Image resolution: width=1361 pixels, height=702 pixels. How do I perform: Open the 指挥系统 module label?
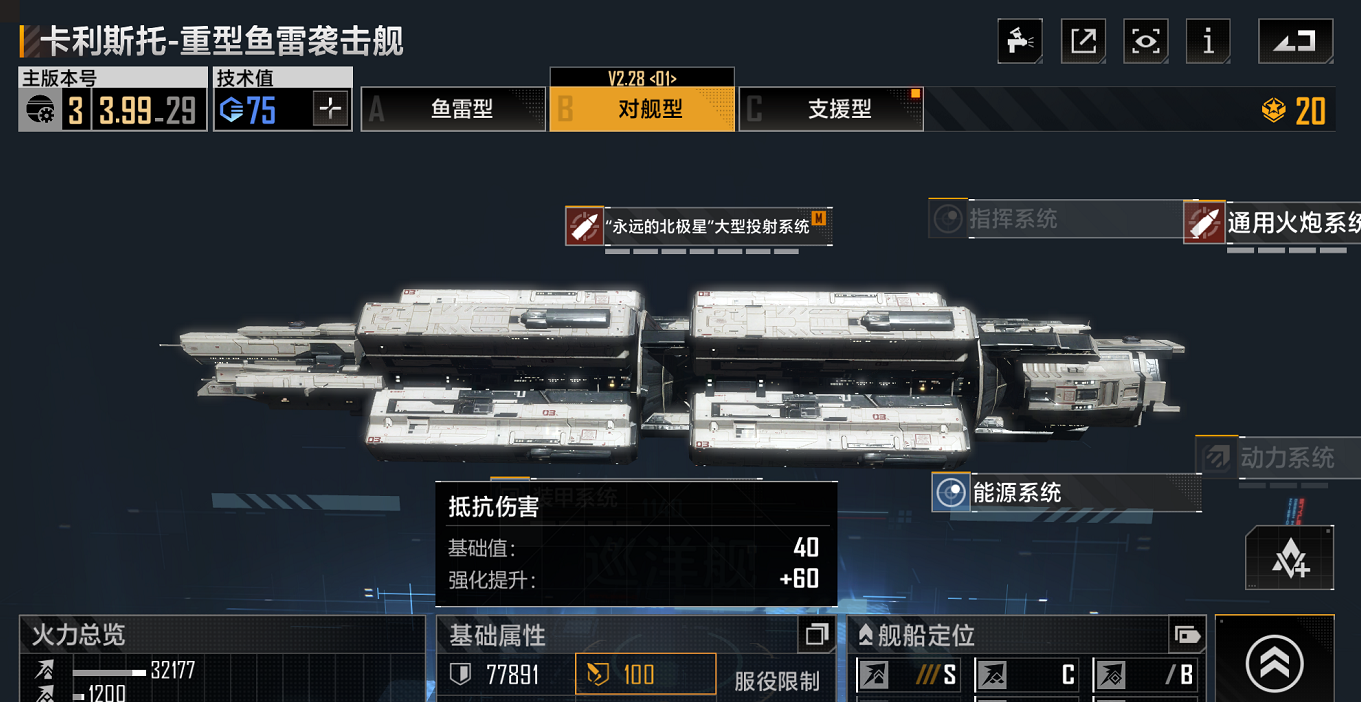pyautogui.click(x=1010, y=219)
